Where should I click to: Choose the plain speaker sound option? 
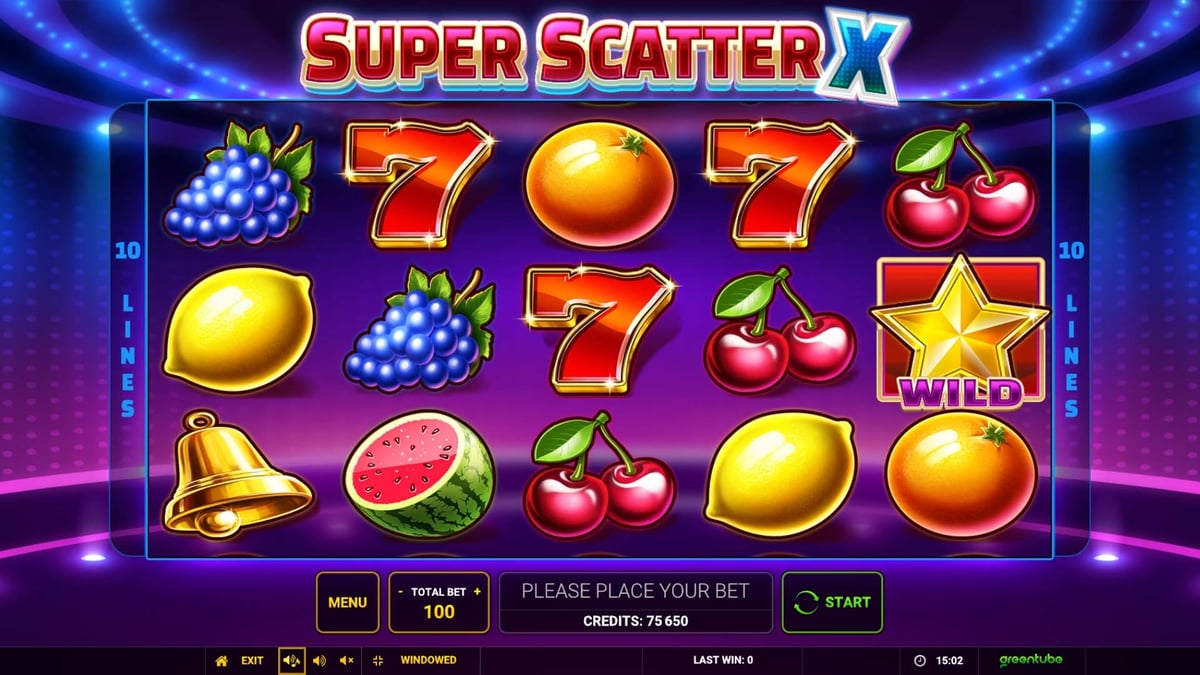pos(319,660)
